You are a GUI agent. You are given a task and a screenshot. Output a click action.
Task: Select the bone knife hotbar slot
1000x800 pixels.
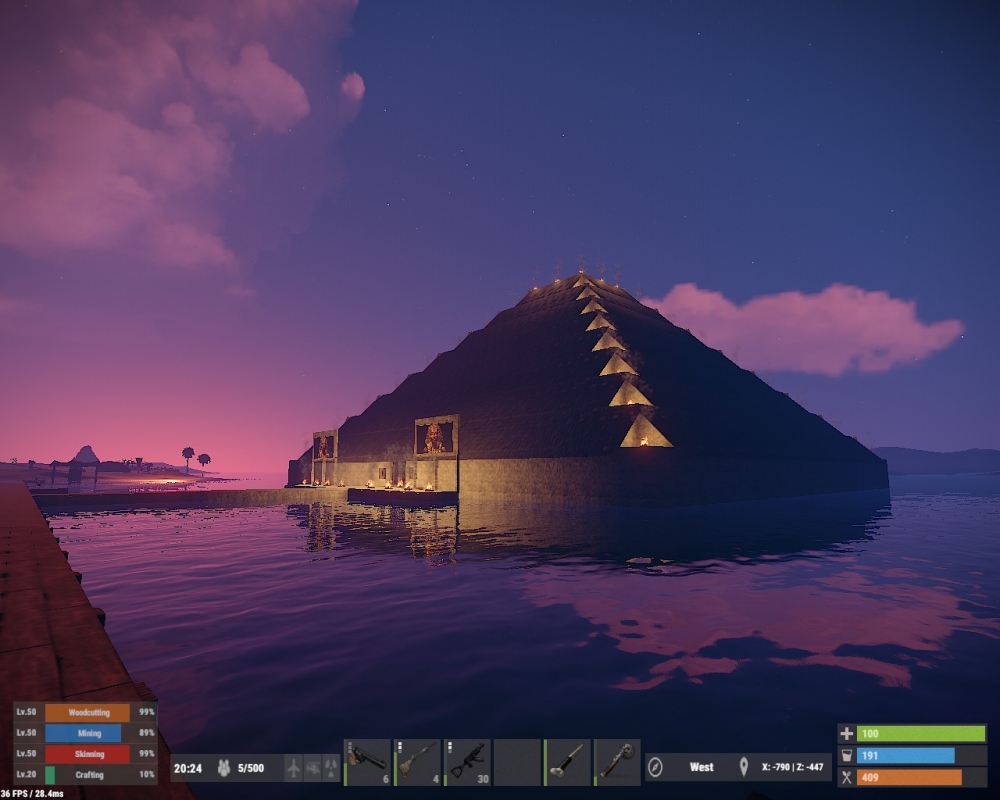point(567,761)
